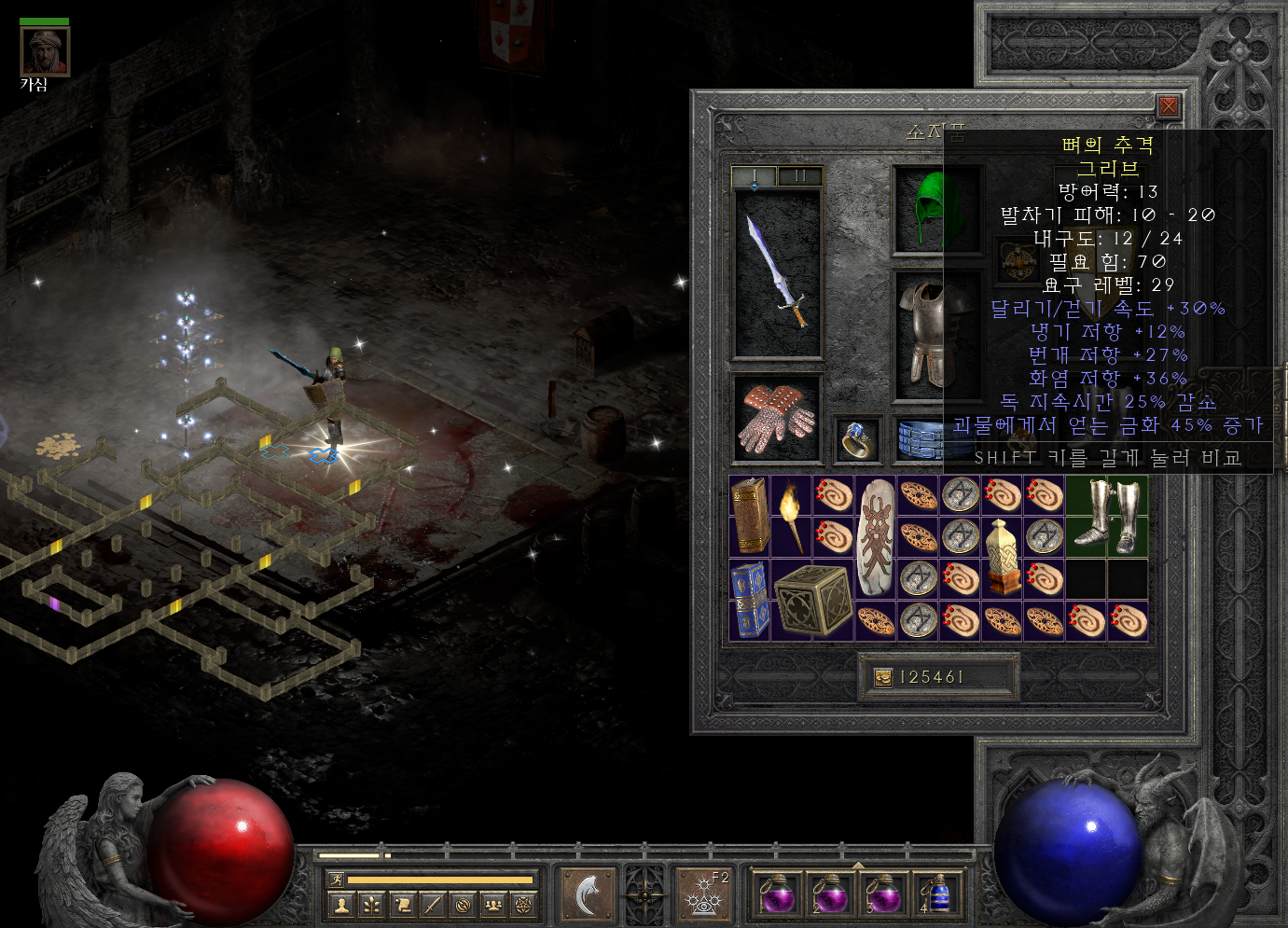Switch to weapon set II tab
1288x928 pixels.
[800, 176]
